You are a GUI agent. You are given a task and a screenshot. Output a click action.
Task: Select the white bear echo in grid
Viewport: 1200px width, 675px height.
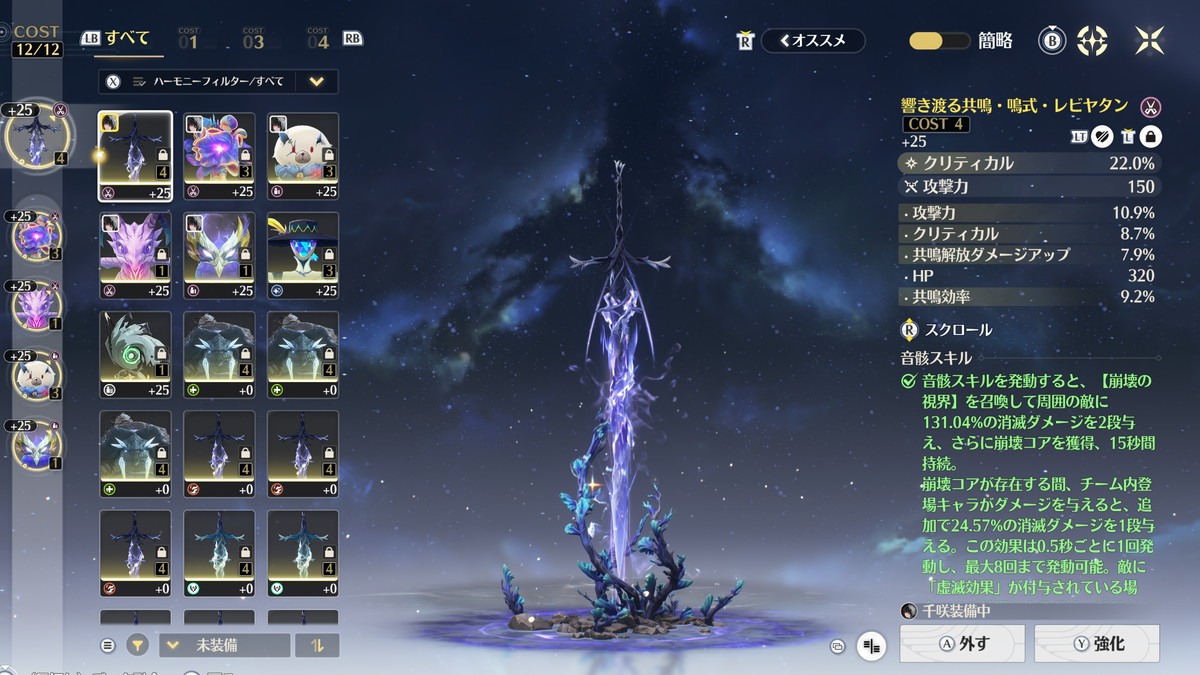(x=303, y=156)
